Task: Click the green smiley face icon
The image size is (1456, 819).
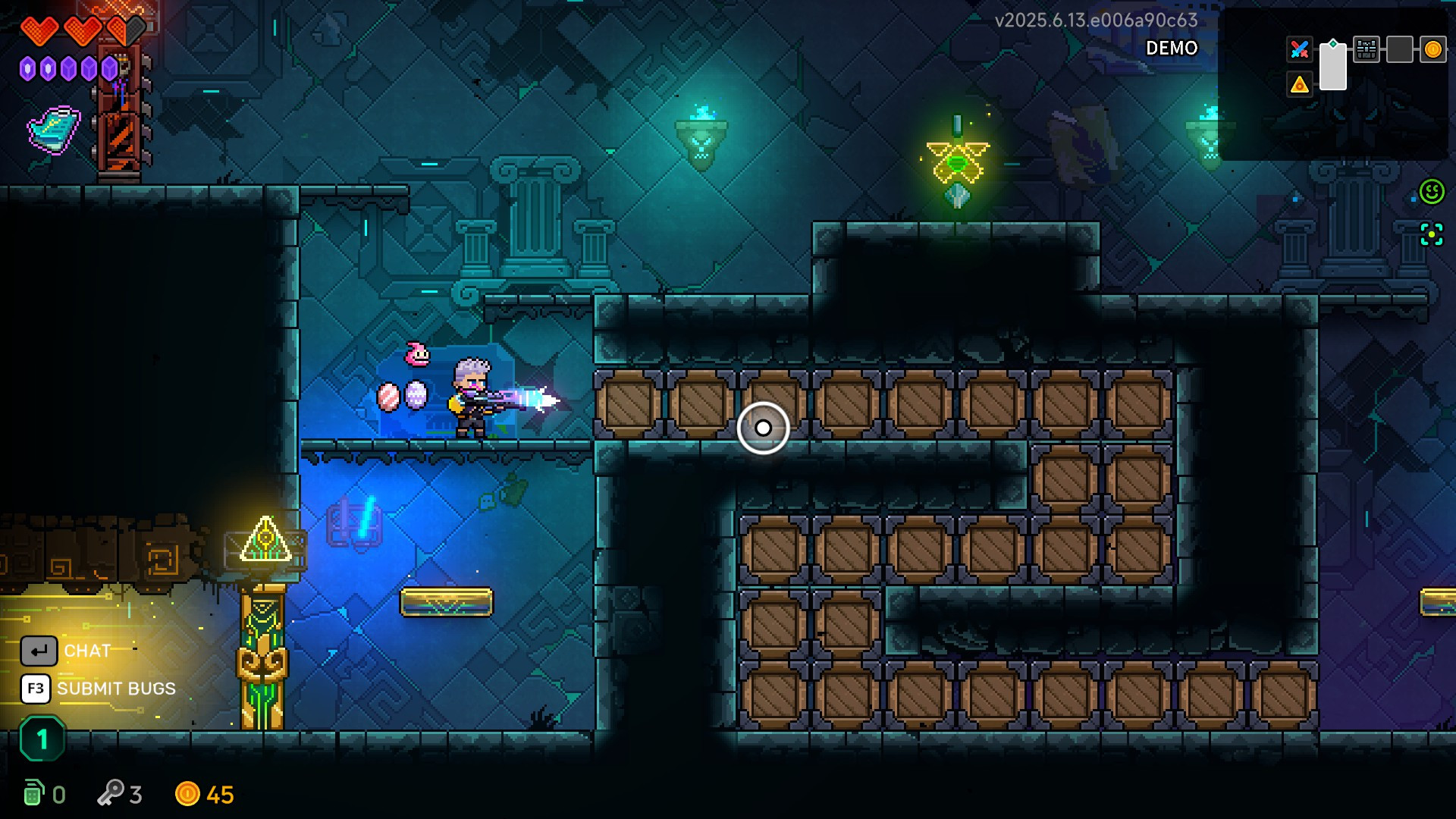Action: coord(1432,192)
